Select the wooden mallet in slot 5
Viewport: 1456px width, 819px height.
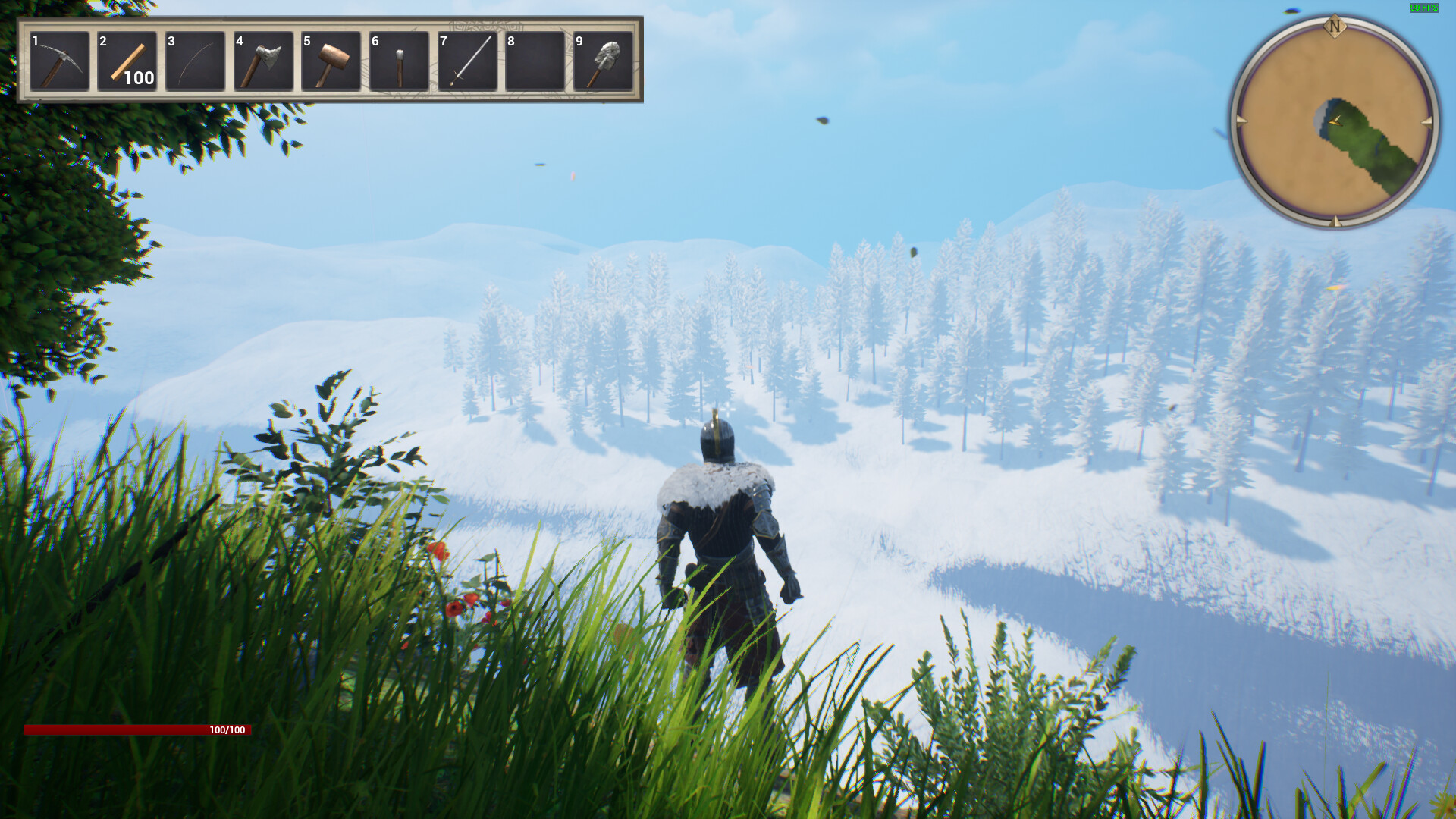click(331, 61)
